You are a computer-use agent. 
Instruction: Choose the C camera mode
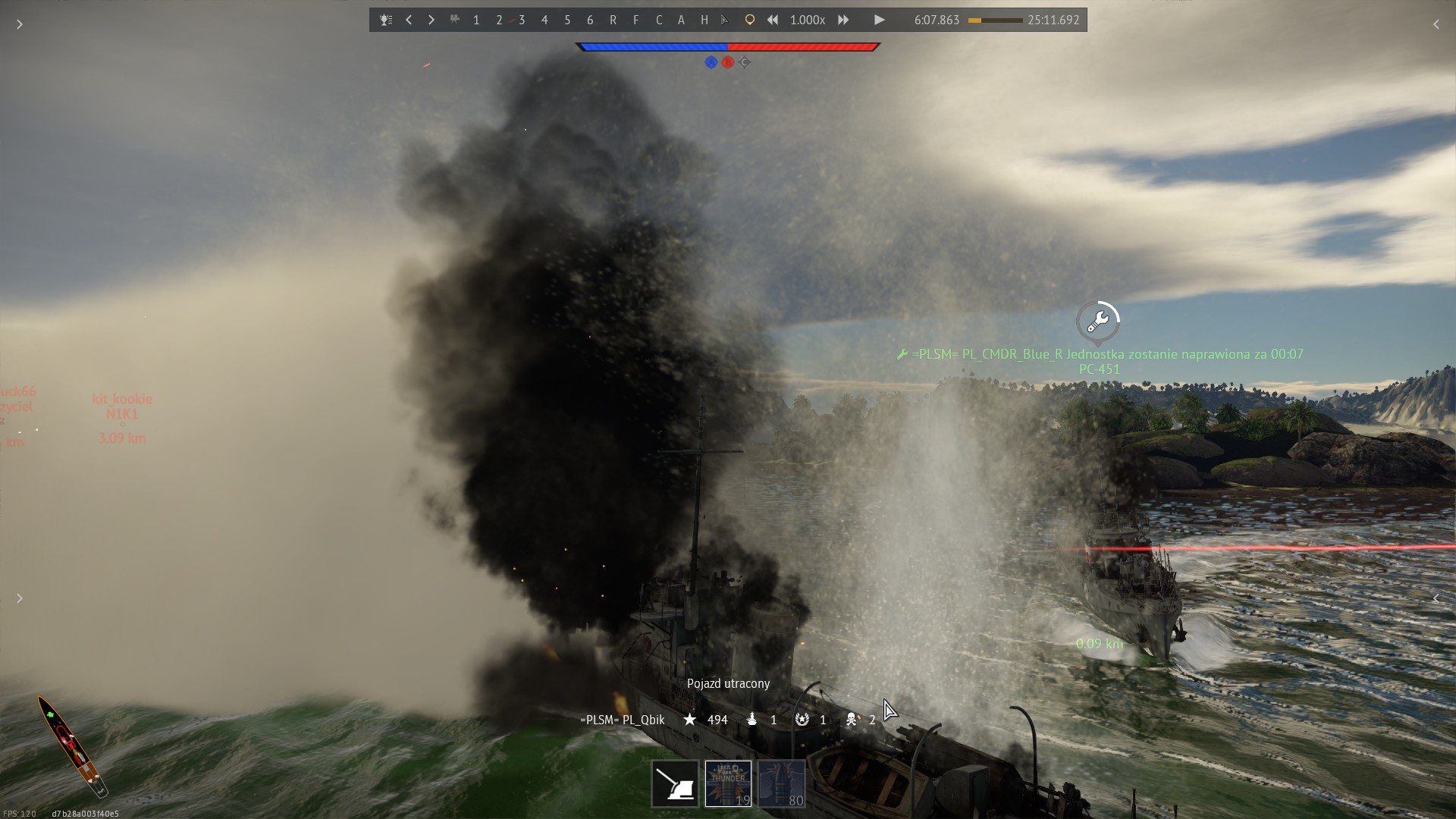pos(658,20)
